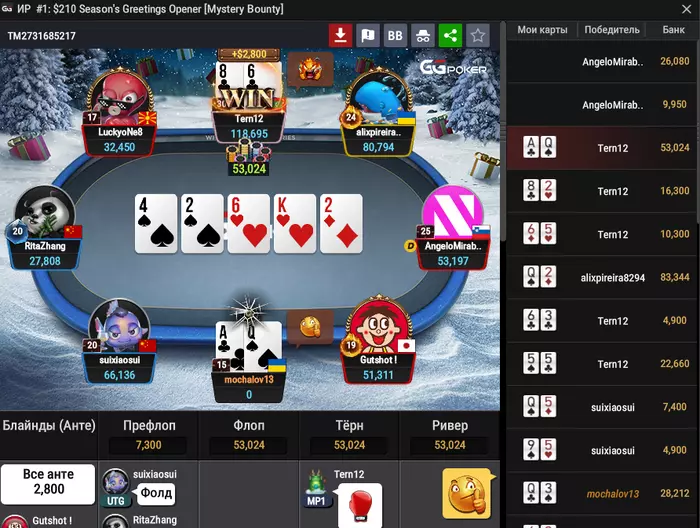Show the mochalov13 hand with the 28,212 pot

tap(603, 494)
